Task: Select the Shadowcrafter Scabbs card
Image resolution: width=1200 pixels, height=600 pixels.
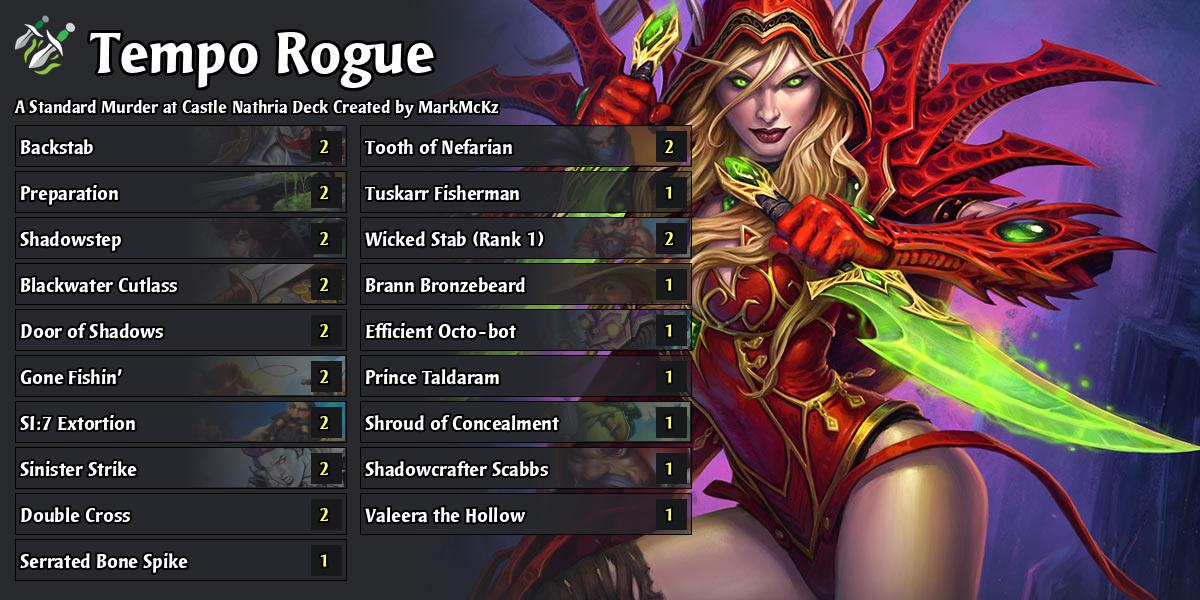Action: point(525,470)
